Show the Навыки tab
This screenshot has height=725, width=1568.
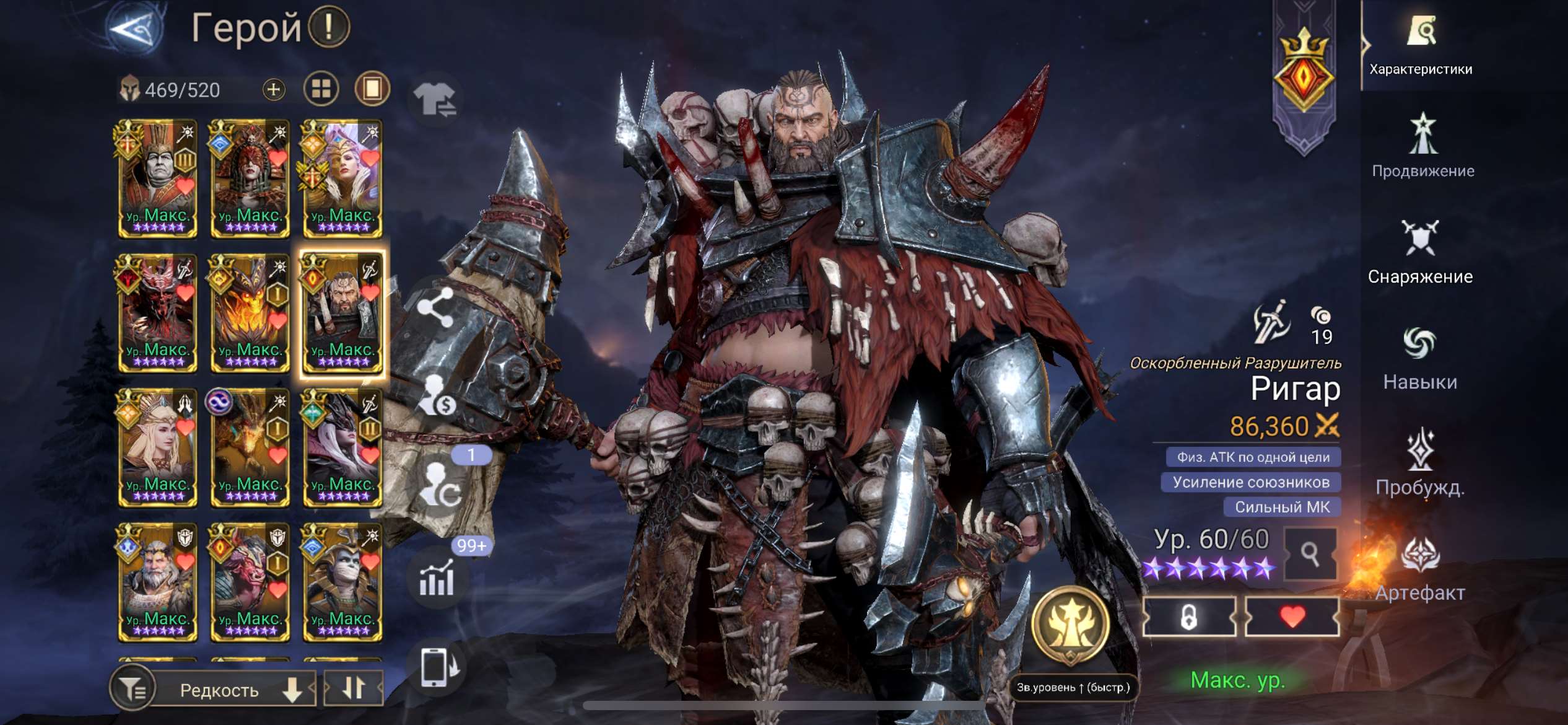coord(1420,358)
